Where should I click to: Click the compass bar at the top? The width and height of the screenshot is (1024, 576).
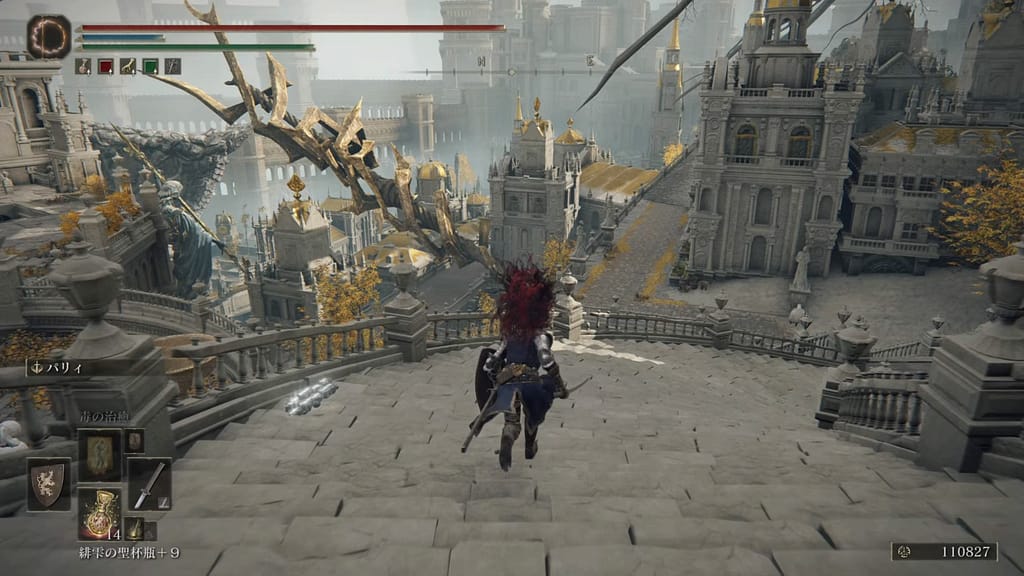(x=511, y=71)
